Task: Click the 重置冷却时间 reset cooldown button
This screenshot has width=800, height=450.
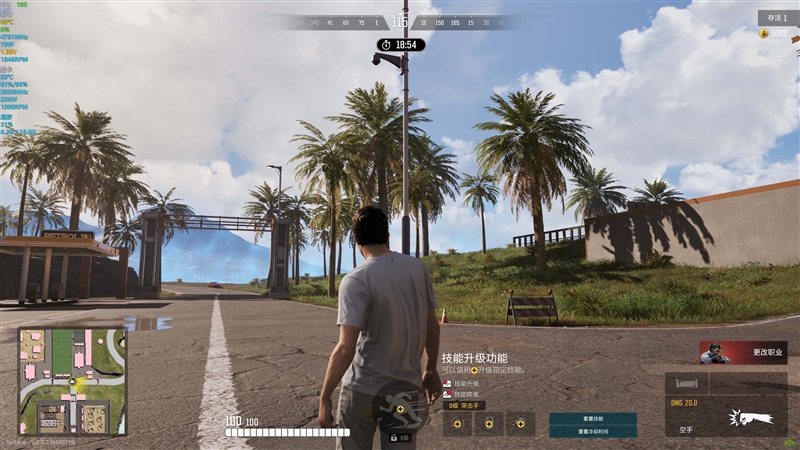Action: coord(592,431)
